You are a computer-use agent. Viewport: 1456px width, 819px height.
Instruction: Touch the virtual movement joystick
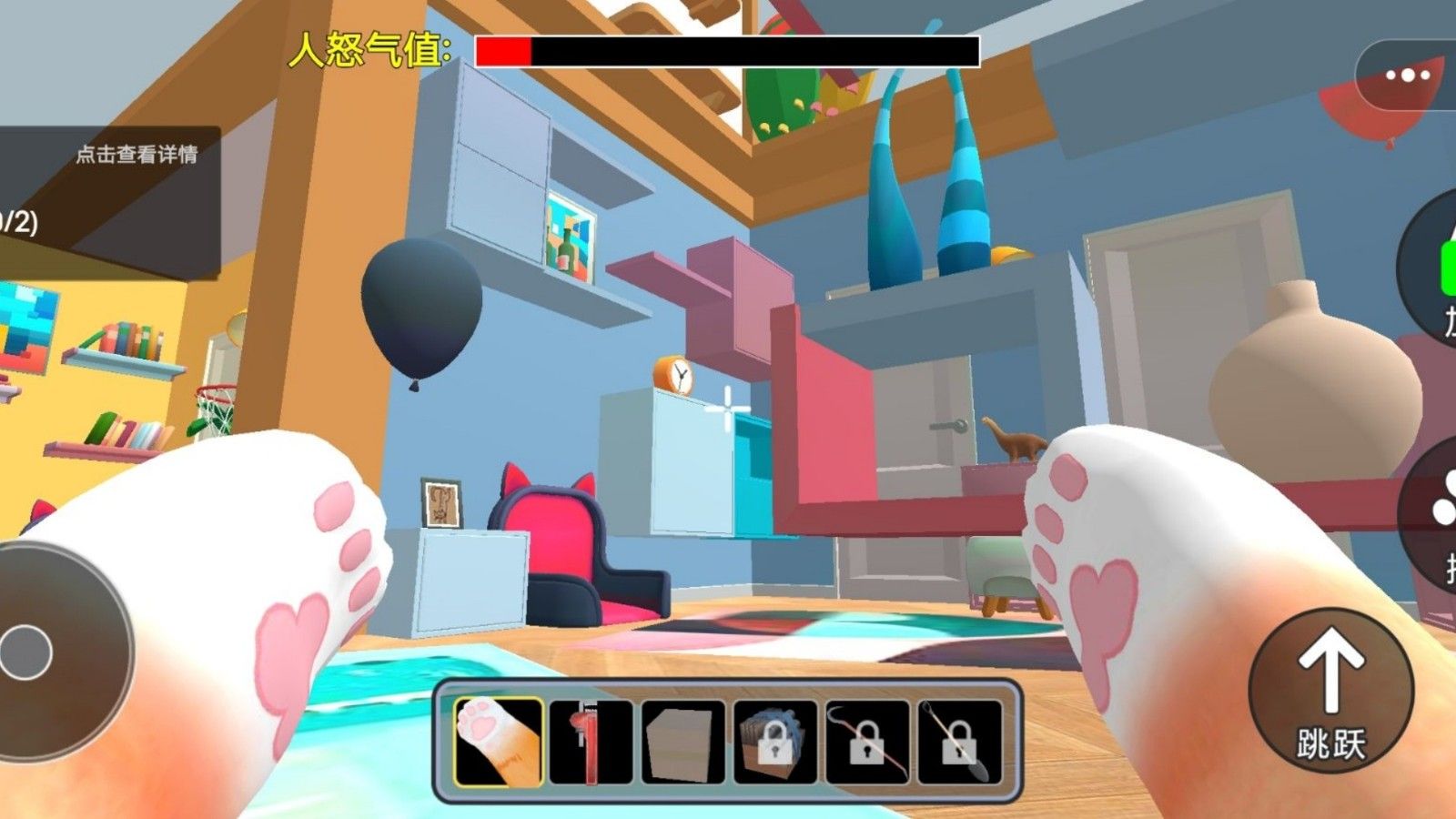pyautogui.click(x=27, y=652)
